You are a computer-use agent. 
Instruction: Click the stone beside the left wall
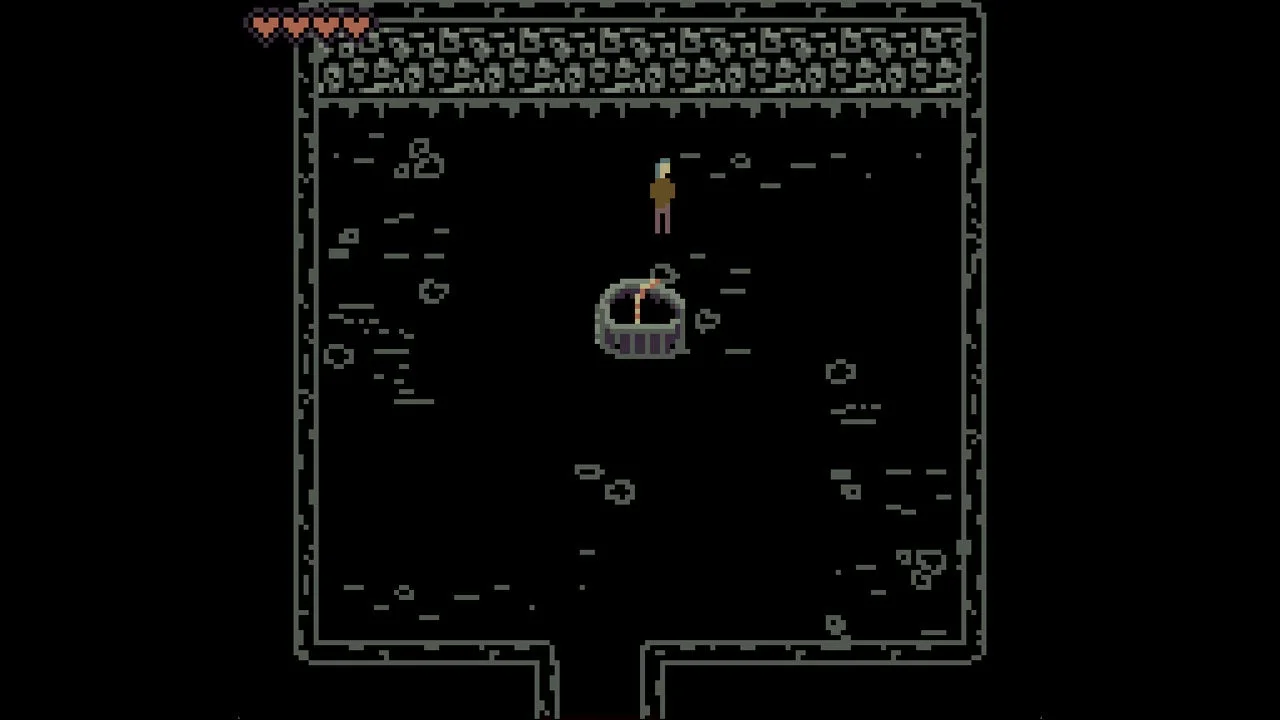coord(337,356)
